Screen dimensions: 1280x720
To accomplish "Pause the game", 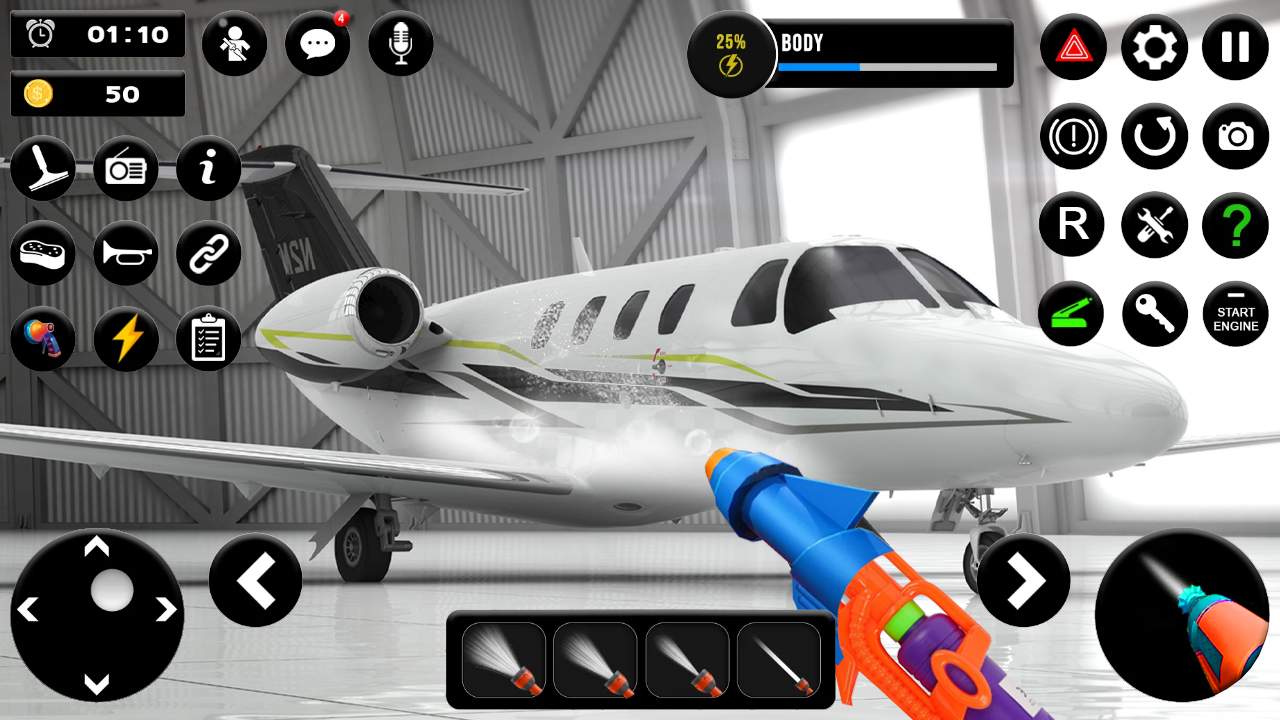I will [1235, 47].
